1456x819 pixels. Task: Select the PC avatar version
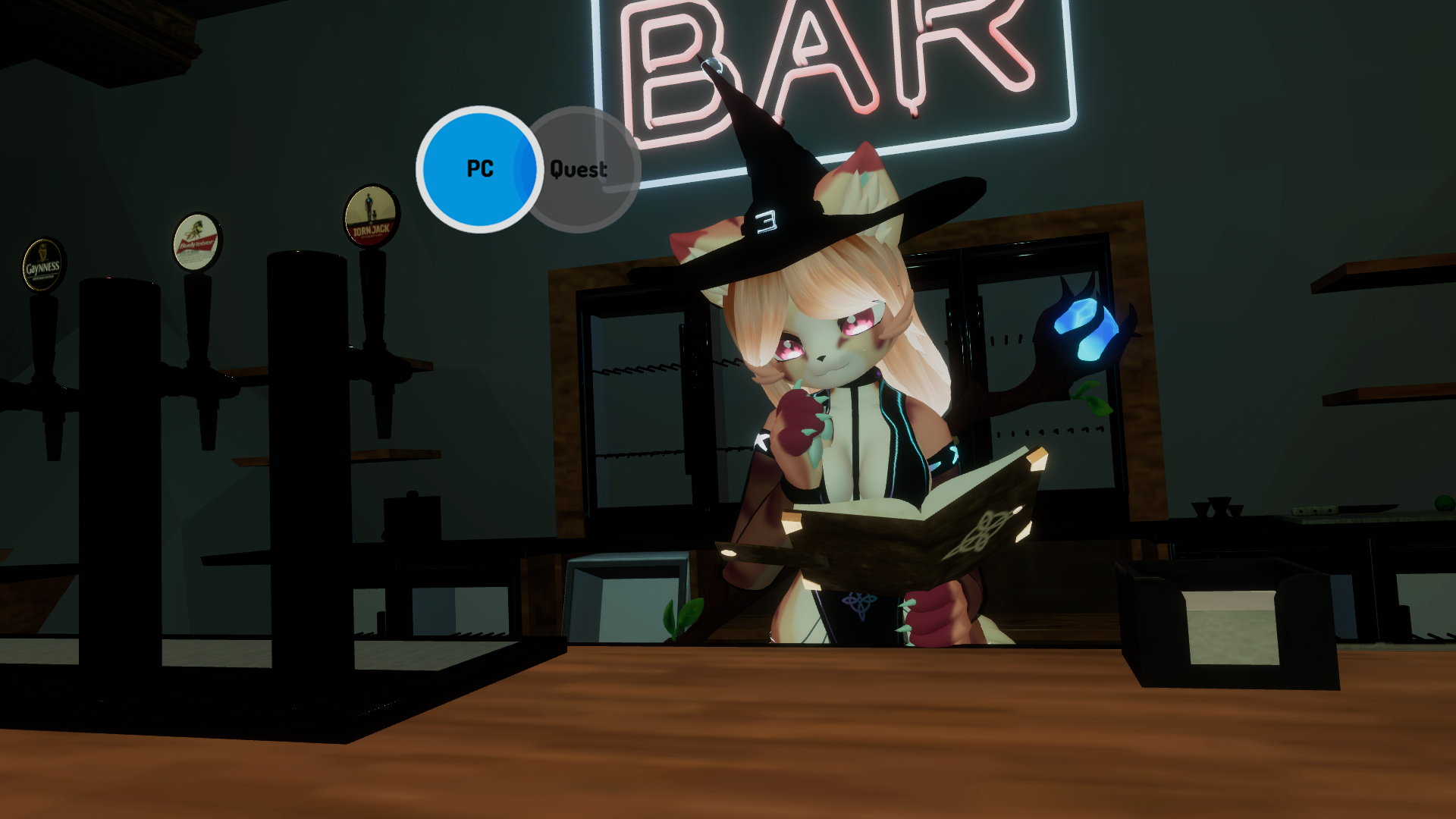[480, 168]
